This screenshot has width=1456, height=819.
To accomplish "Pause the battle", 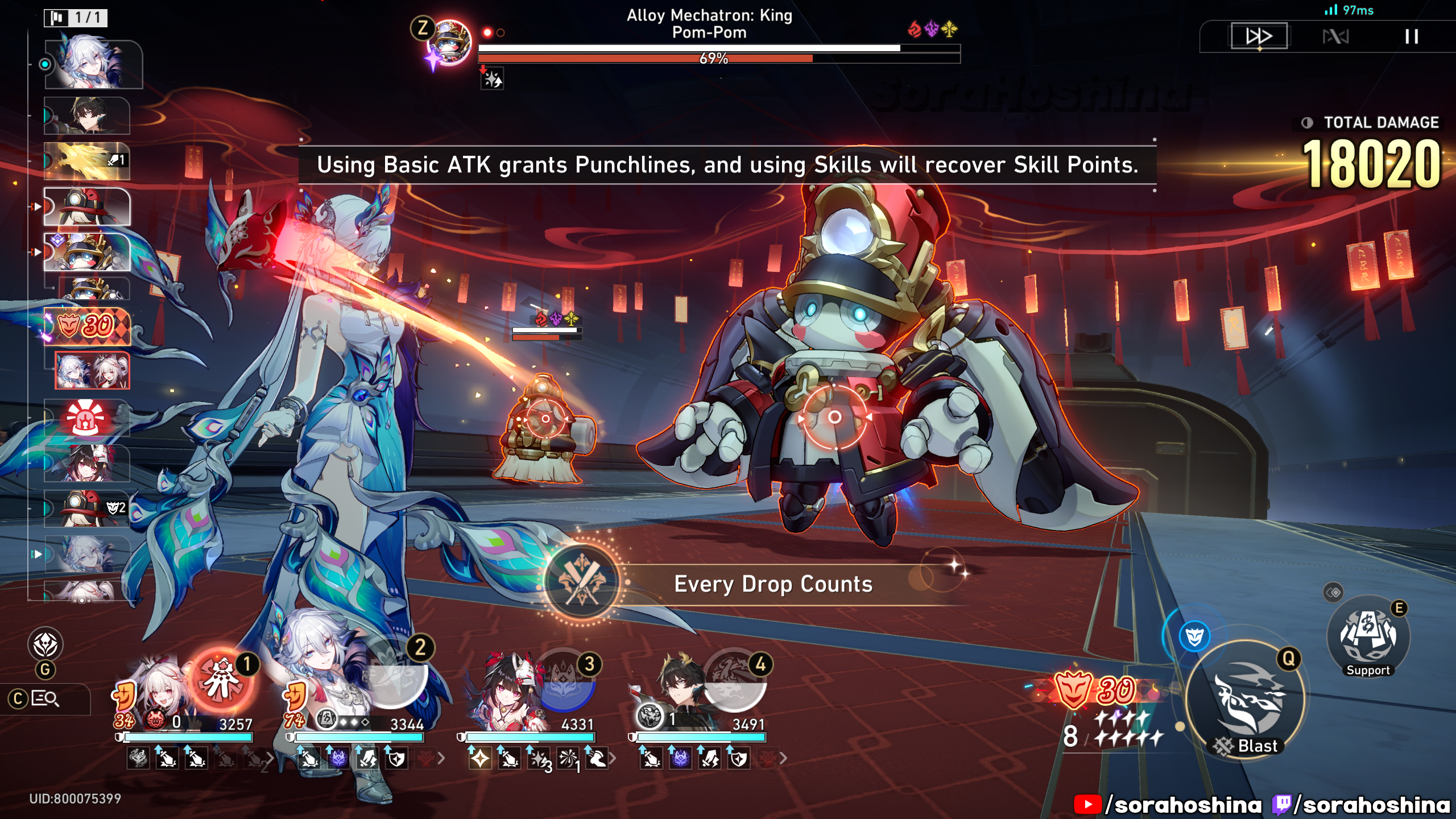I will [x=1411, y=37].
